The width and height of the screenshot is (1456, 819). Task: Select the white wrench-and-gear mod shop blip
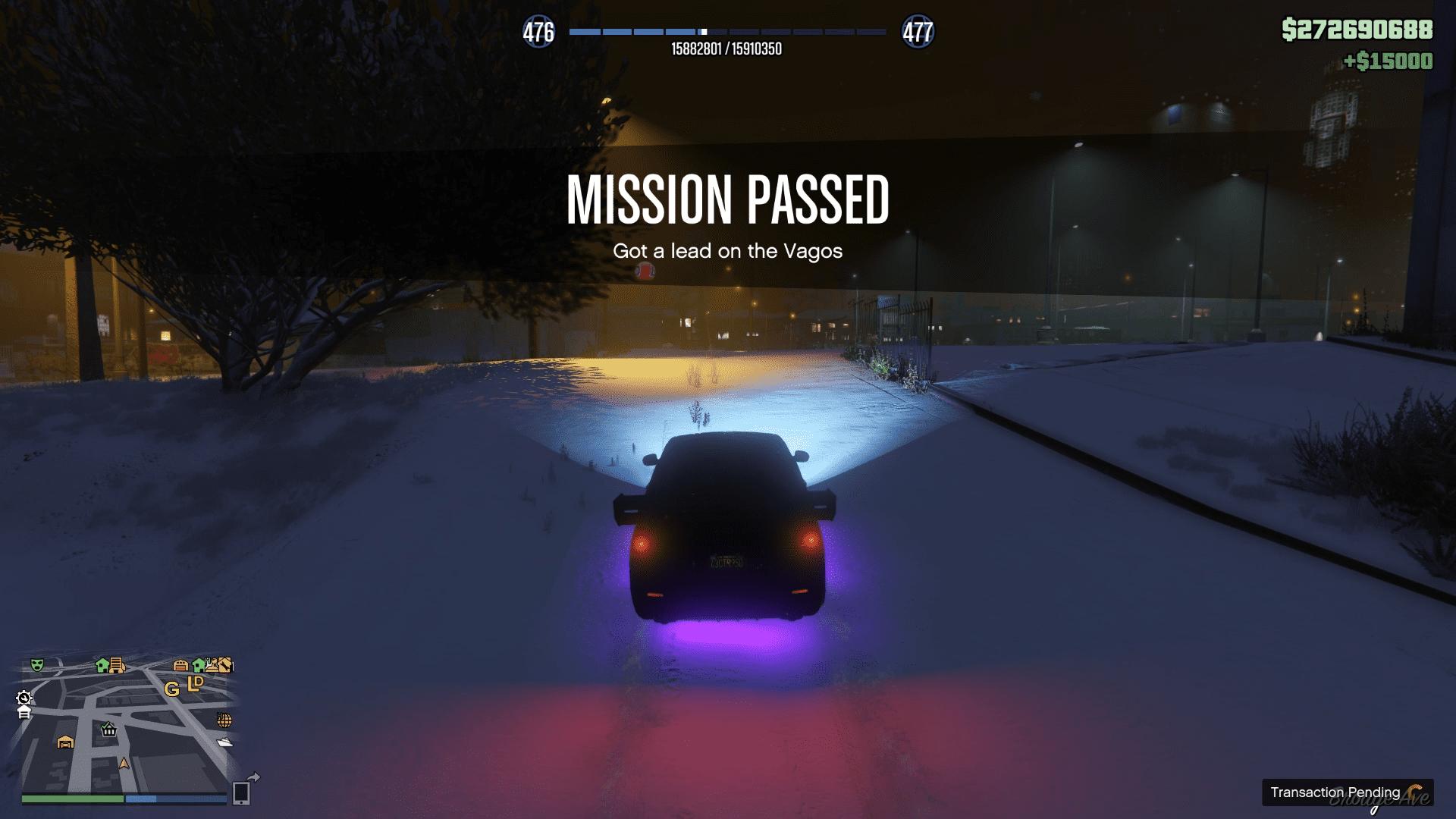click(24, 698)
